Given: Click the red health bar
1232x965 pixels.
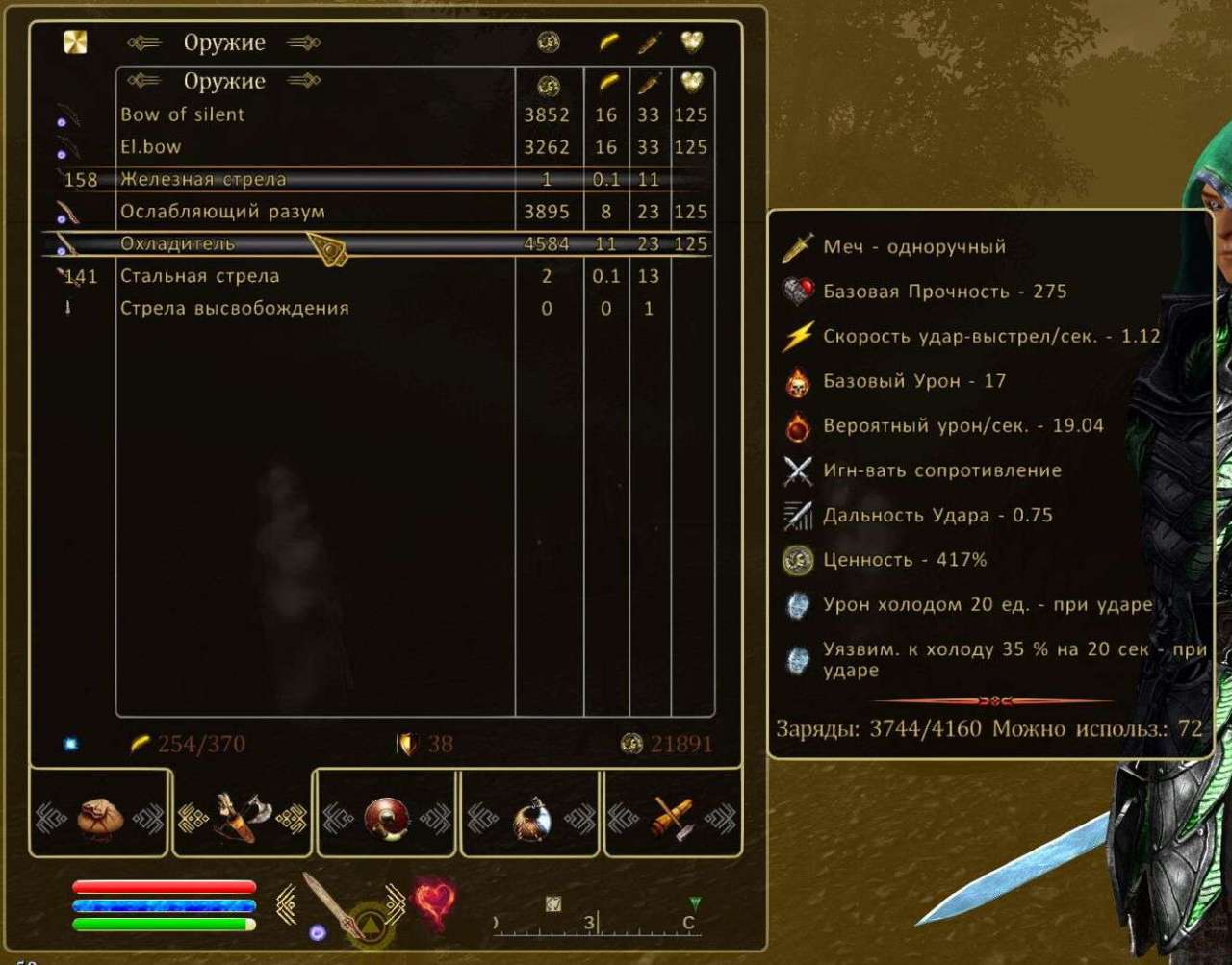Looking at the screenshot, I should click(x=162, y=885).
